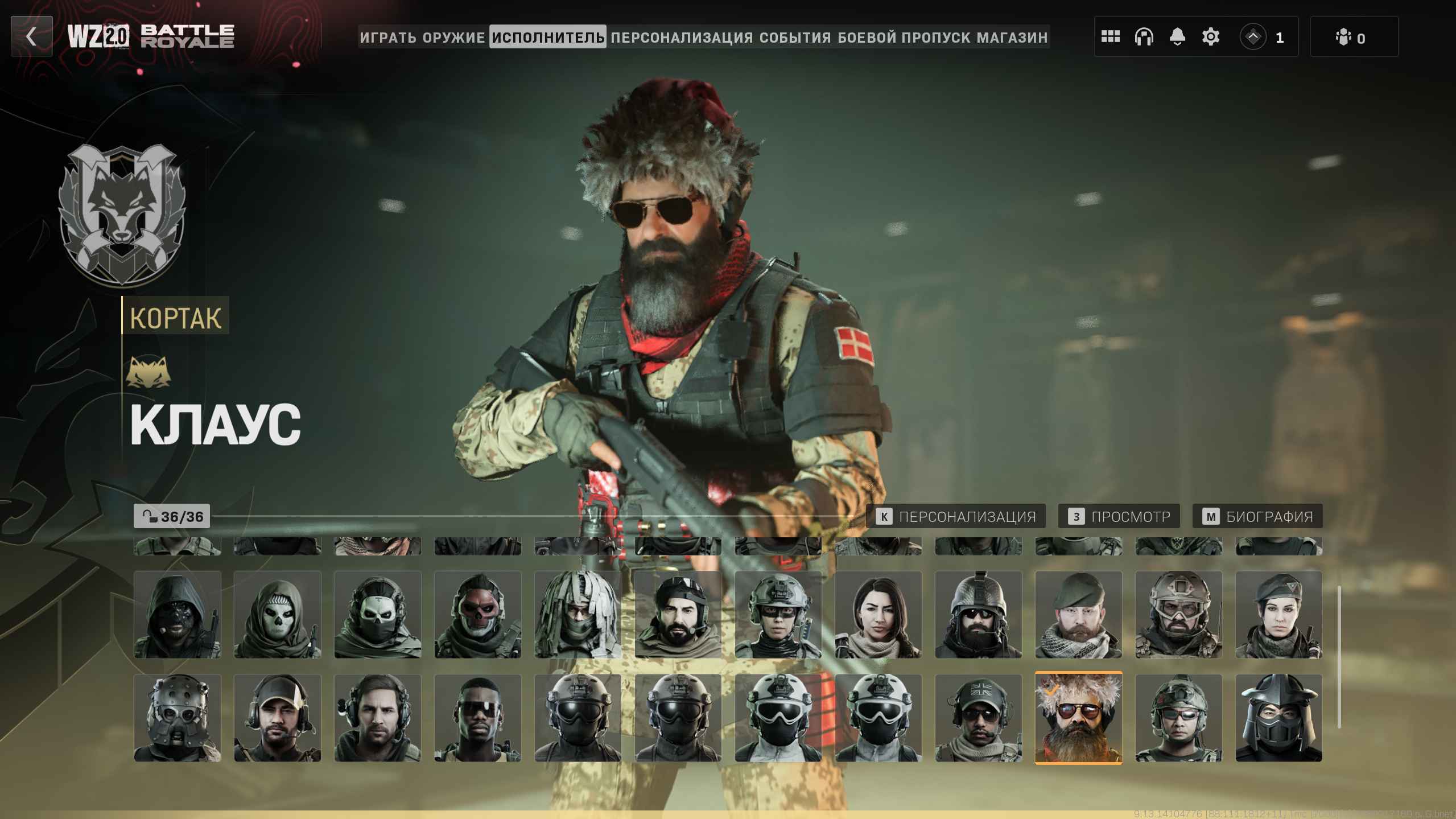Switch to the ИГРАТЬ tab
1456x819 pixels.
[x=388, y=38]
